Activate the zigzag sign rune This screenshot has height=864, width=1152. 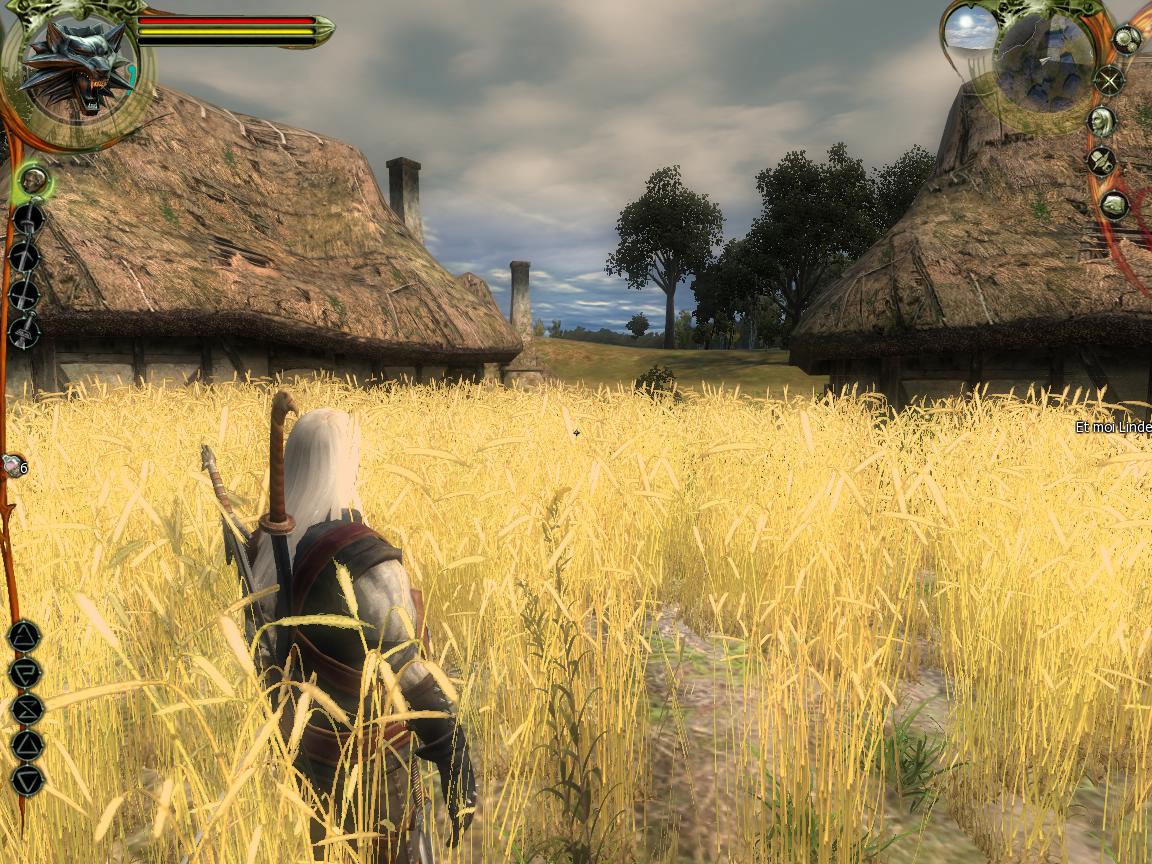pos(27,709)
